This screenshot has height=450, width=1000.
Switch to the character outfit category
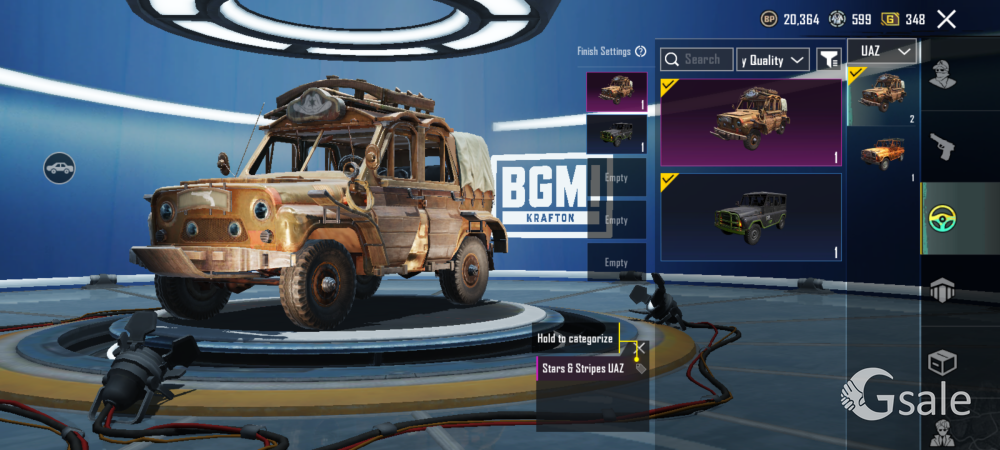[942, 73]
